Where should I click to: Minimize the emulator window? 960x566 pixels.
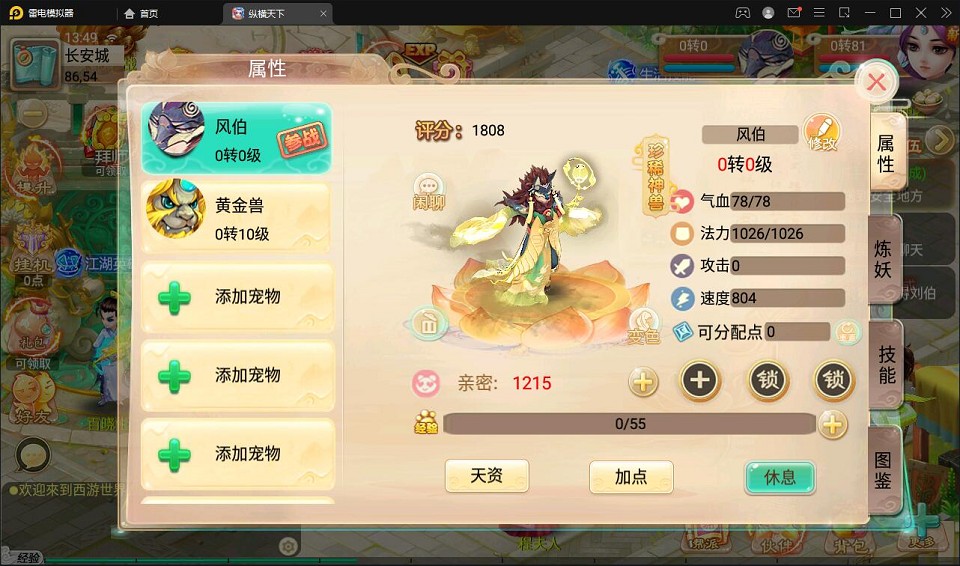[x=869, y=13]
